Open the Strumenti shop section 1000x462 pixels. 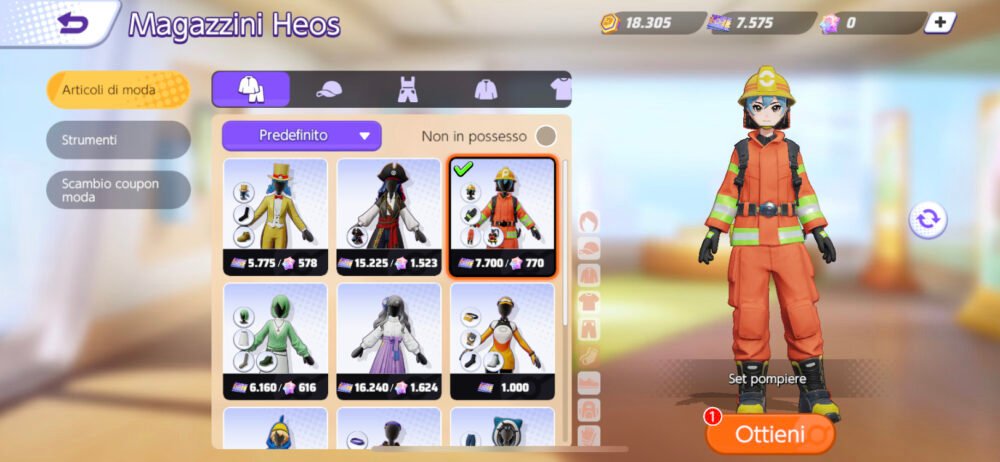[118, 140]
